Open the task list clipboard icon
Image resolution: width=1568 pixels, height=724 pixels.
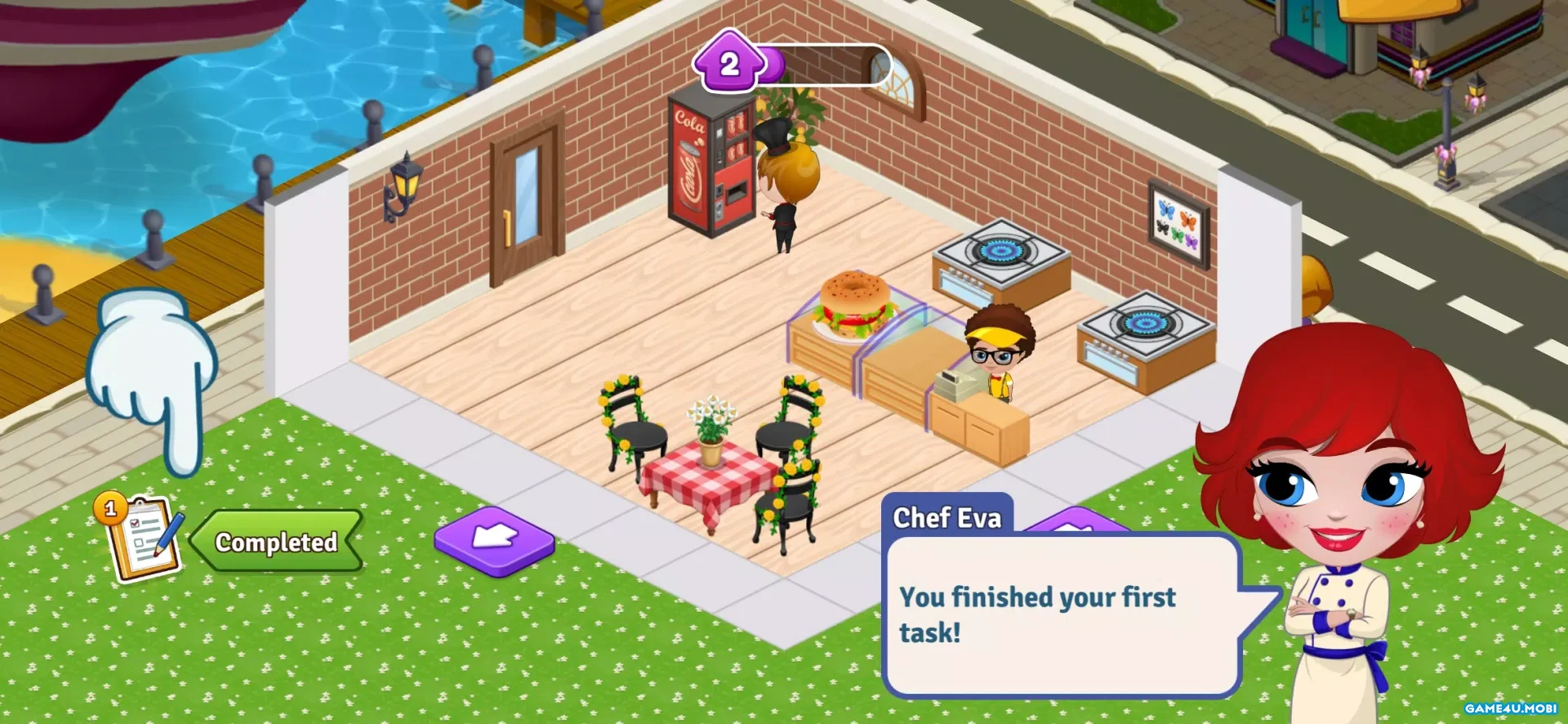(x=142, y=539)
